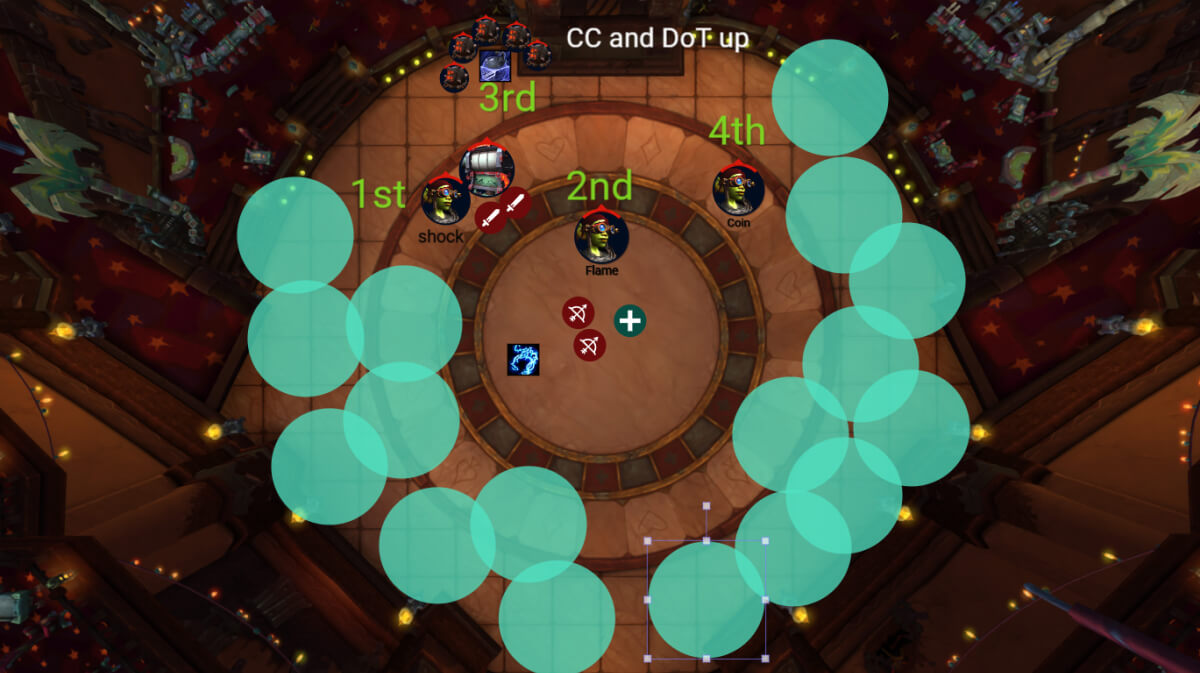Click the teal circle with selection handles

[706, 600]
